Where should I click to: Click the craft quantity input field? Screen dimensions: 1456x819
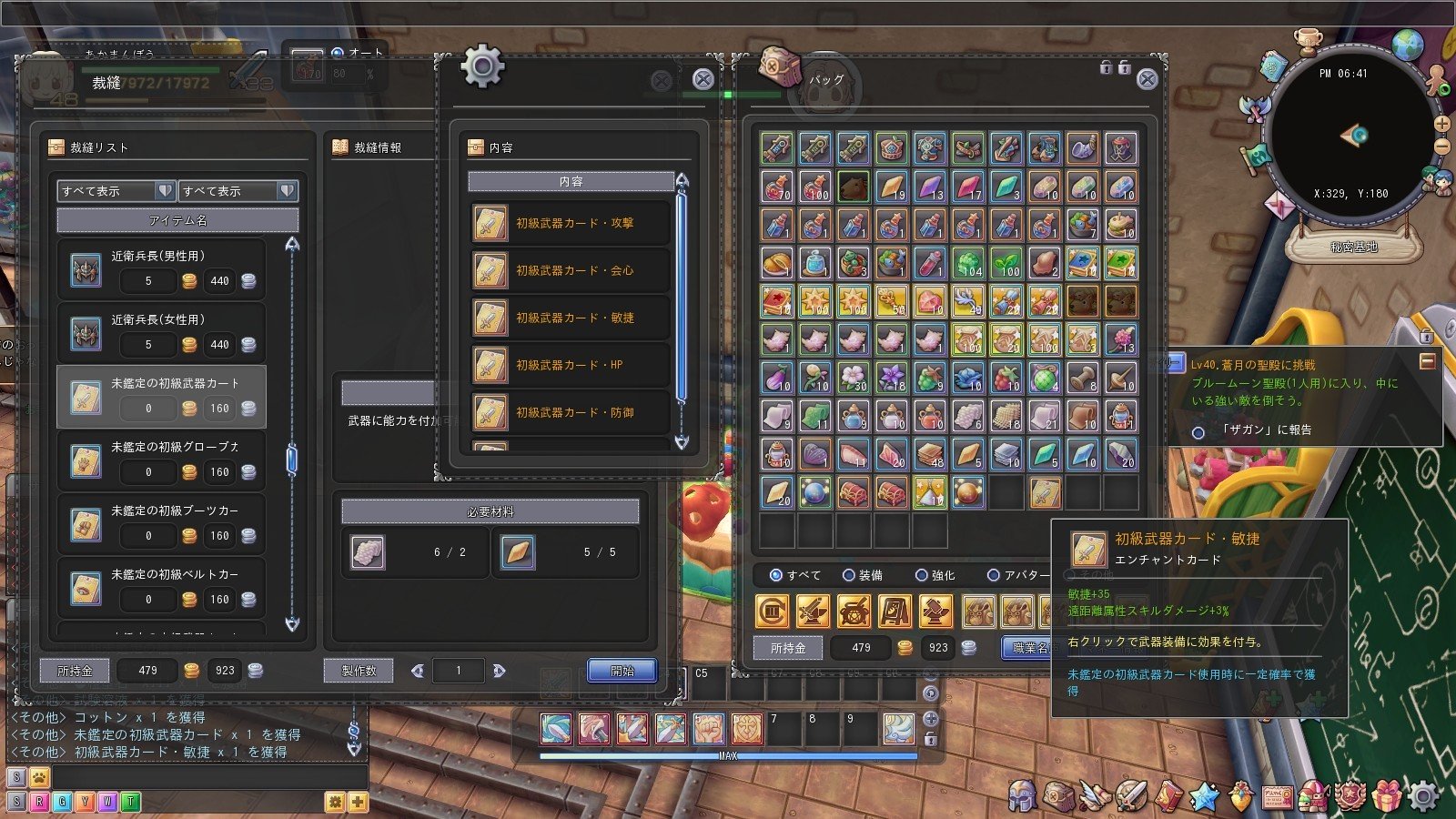coord(458,671)
